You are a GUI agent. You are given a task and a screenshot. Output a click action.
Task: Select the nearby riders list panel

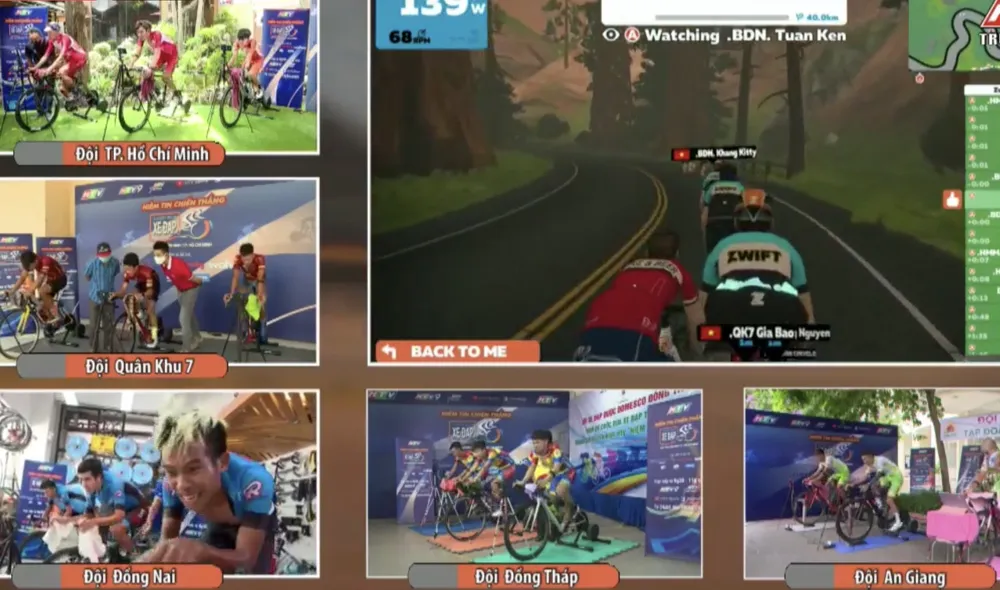[x=981, y=220]
